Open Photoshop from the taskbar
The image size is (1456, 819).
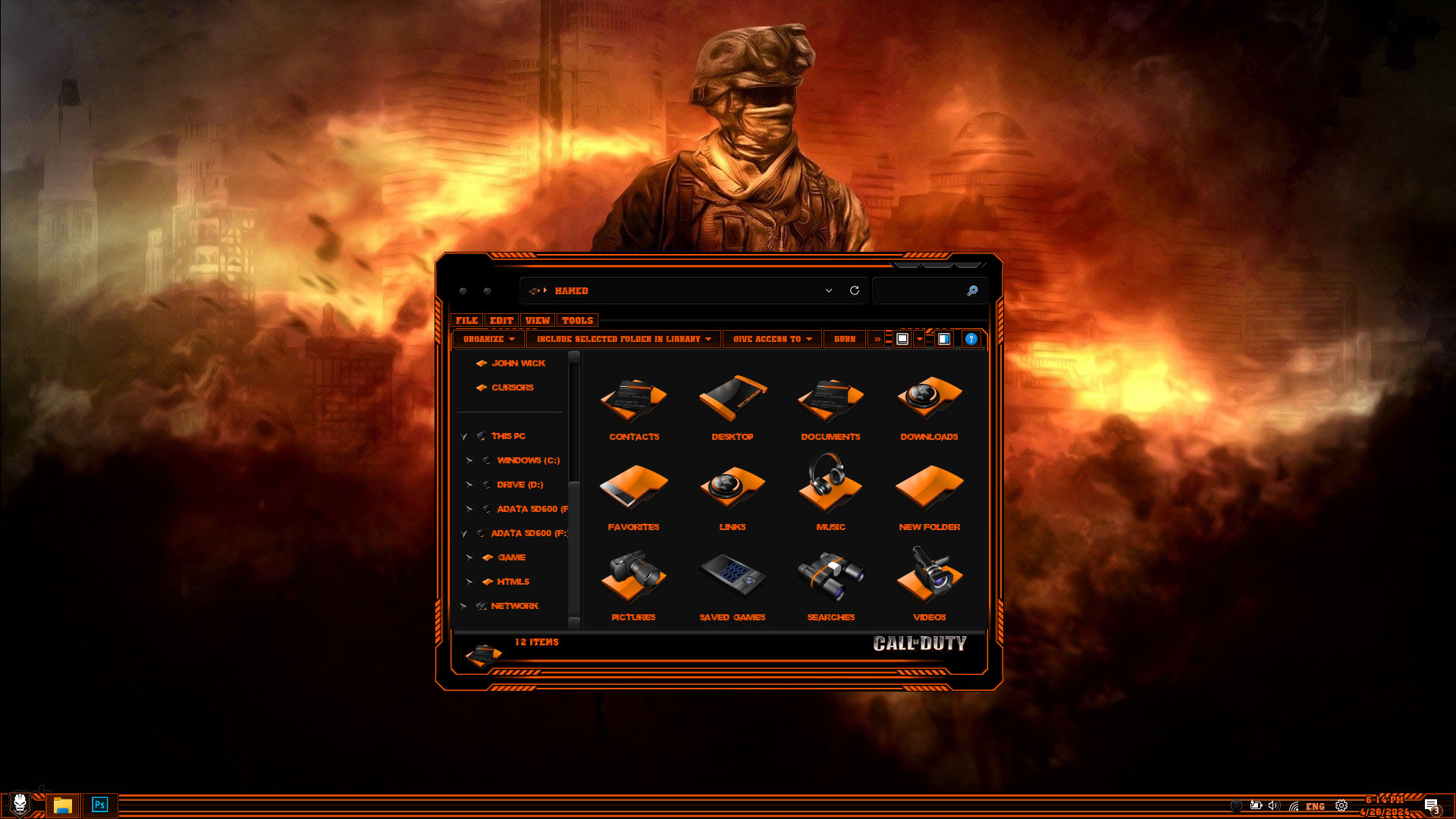(x=99, y=805)
